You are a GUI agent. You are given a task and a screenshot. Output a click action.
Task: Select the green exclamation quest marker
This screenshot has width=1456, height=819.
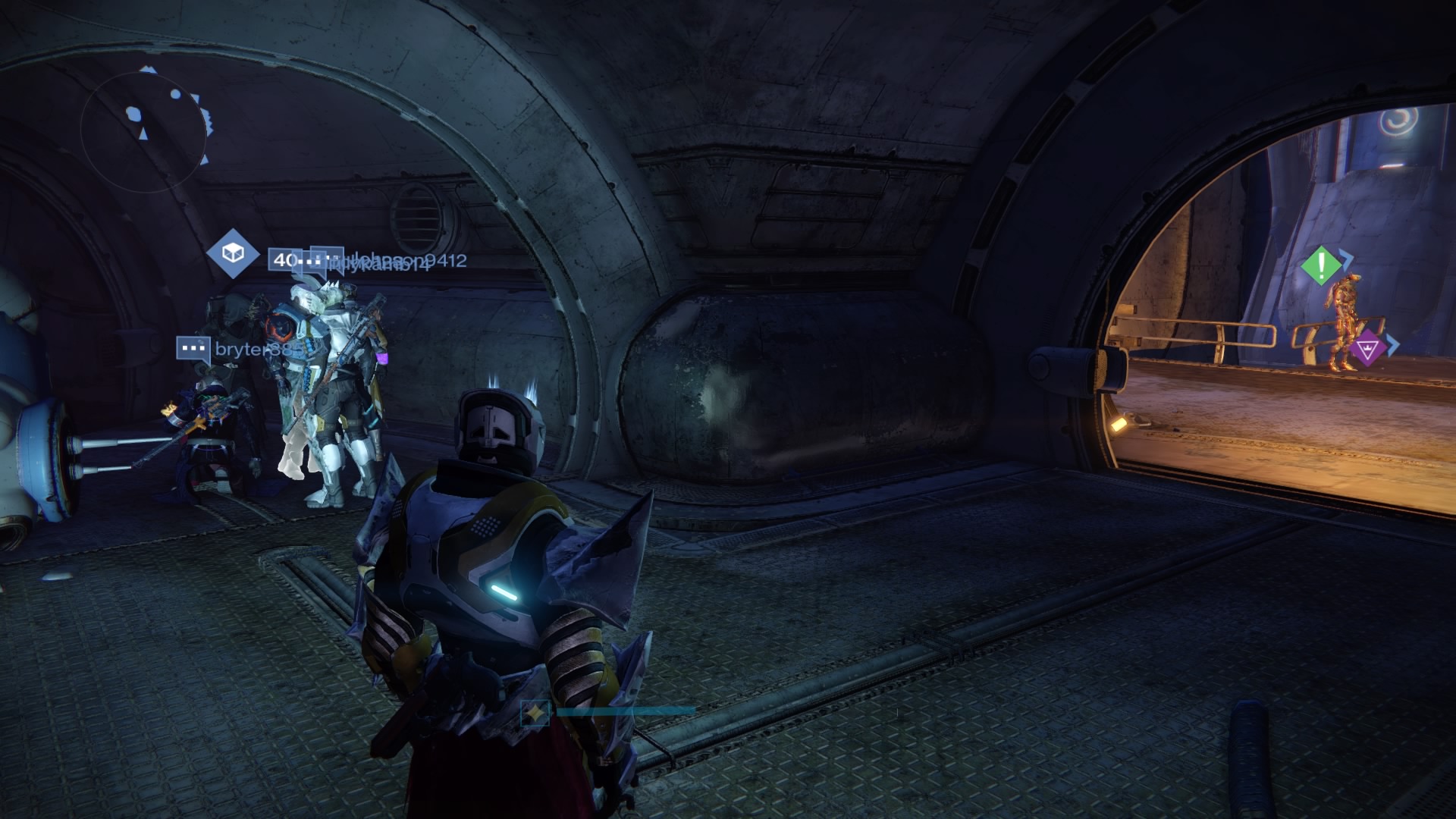point(1323,266)
